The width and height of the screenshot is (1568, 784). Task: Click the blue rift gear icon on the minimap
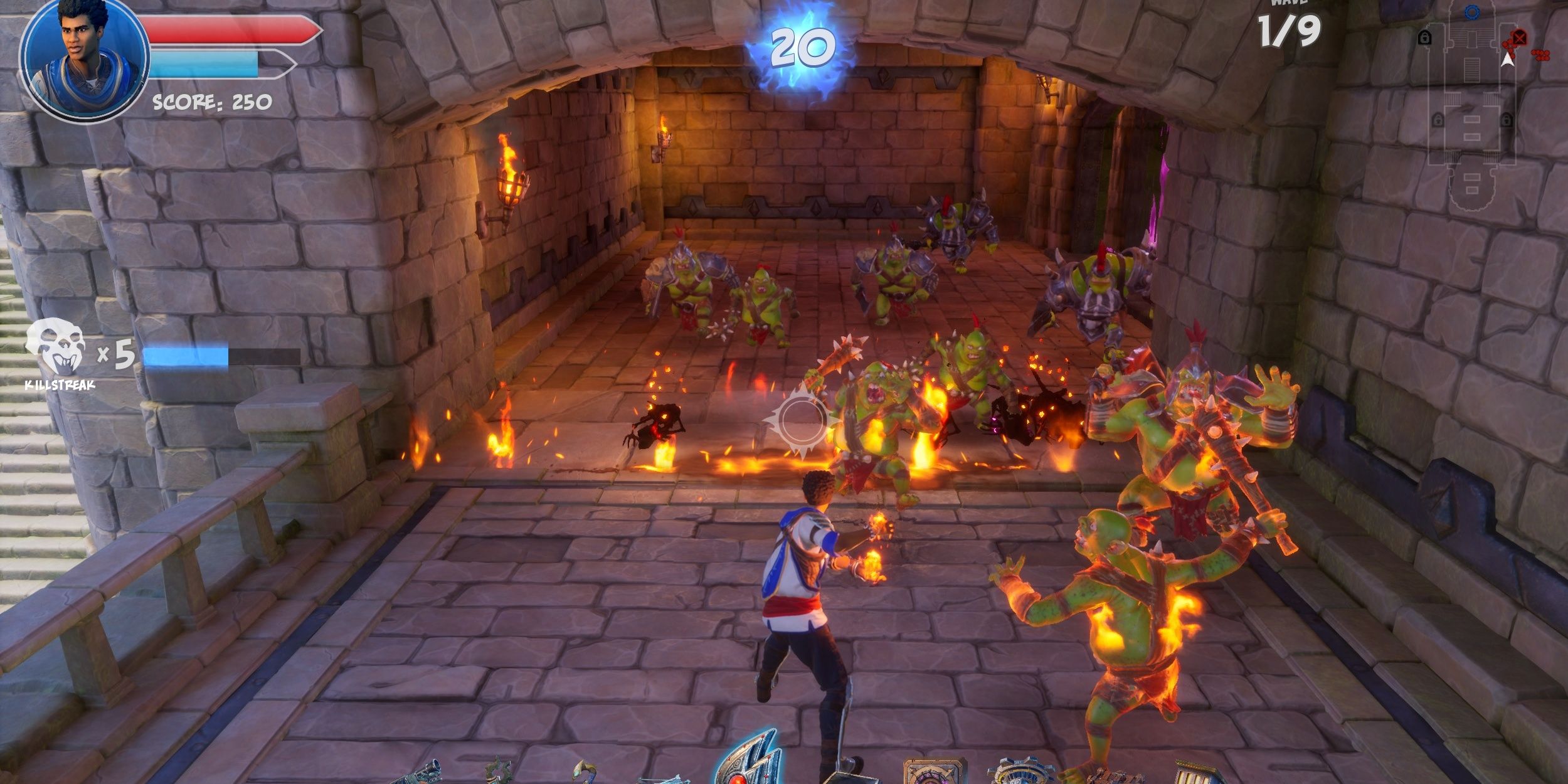coord(1472,11)
